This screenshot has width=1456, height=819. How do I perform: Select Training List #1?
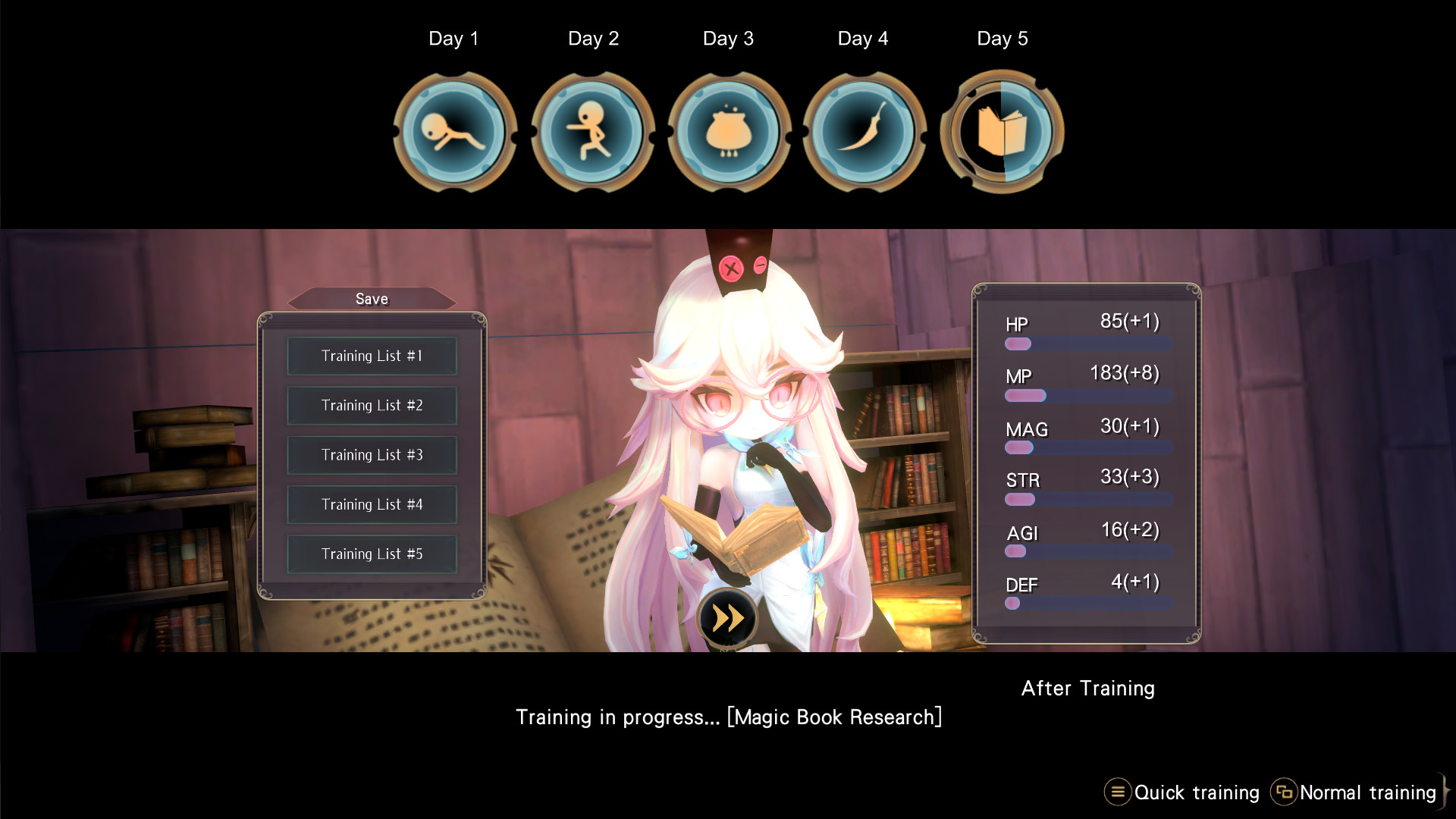(x=372, y=356)
